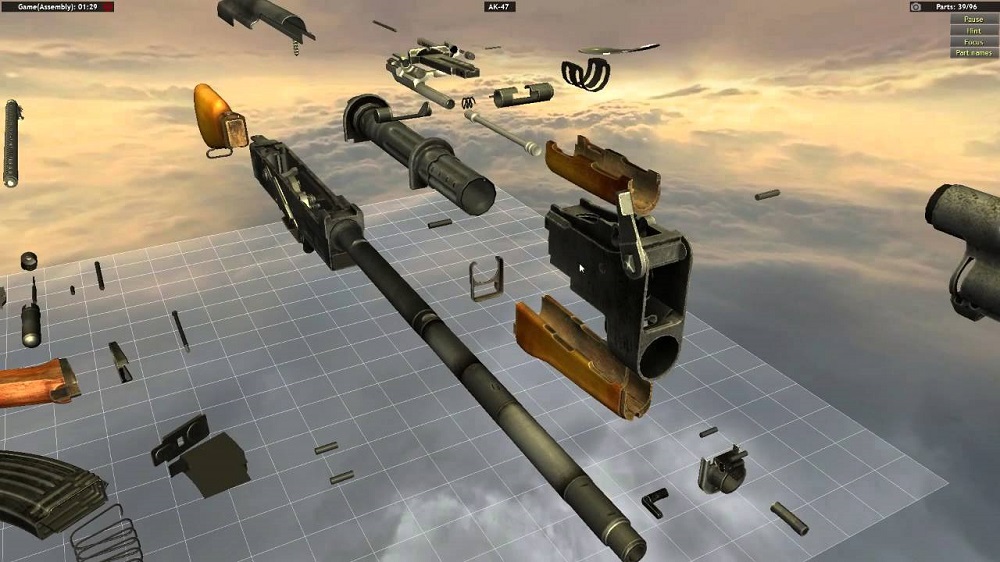Viewport: 1000px width, 562px height.
Task: Click the camera screenshot icon
Action: pos(915,6)
